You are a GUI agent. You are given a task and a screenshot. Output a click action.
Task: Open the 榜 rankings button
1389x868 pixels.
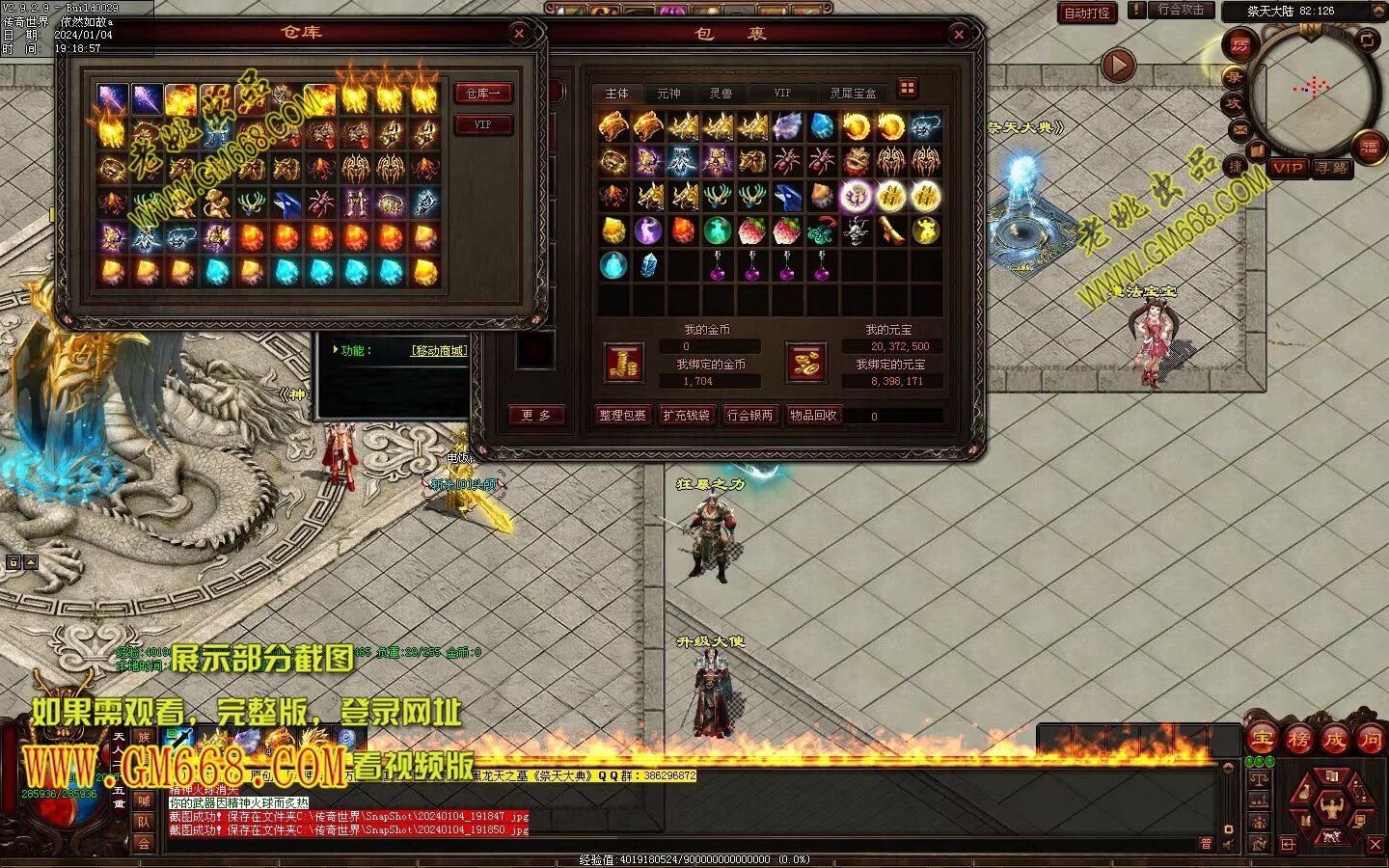[1298, 740]
